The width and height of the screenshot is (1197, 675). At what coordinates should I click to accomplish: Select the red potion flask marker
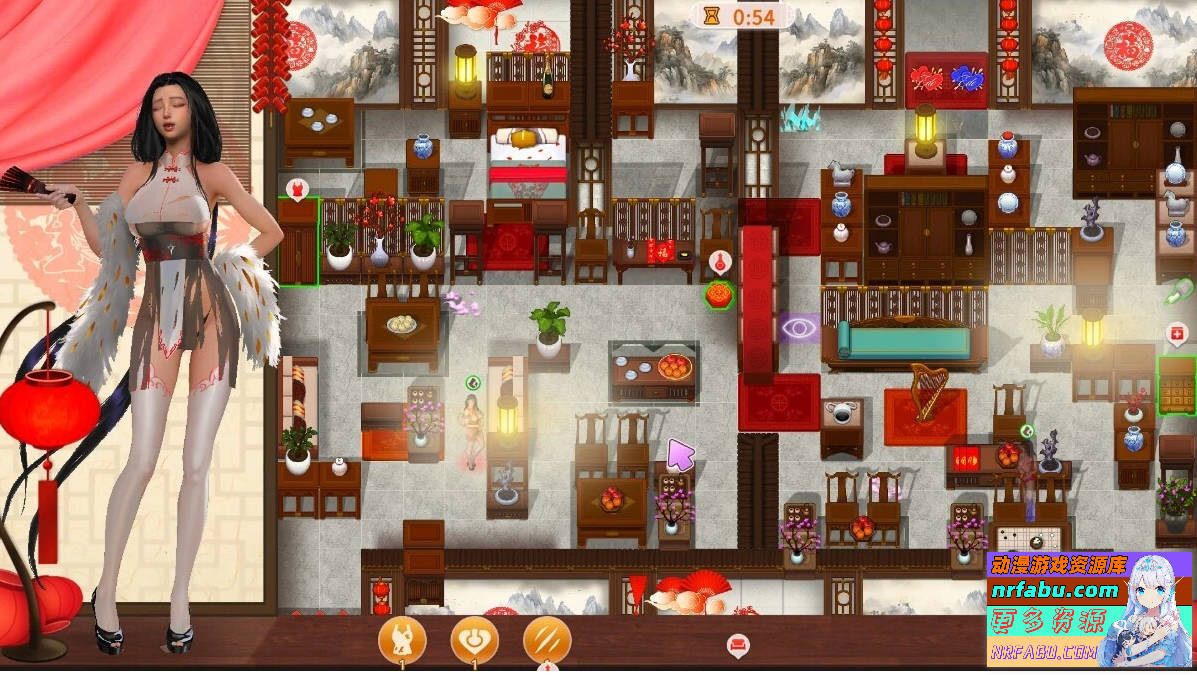718,263
